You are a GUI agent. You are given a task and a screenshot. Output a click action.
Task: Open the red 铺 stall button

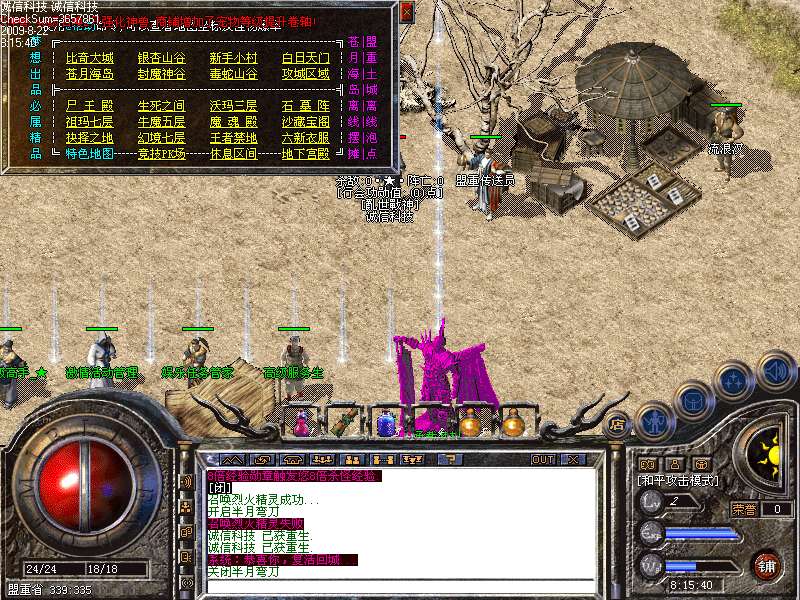point(767,566)
